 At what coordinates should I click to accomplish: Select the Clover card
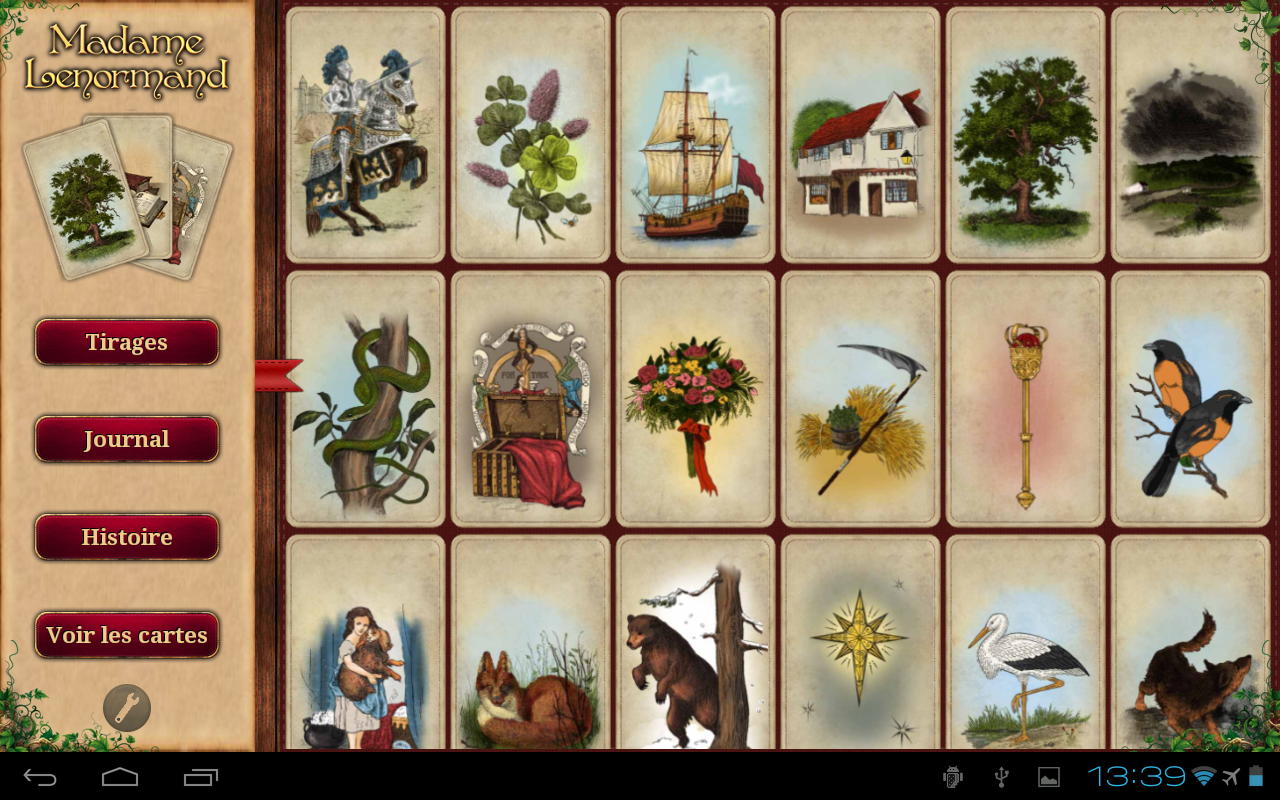529,134
